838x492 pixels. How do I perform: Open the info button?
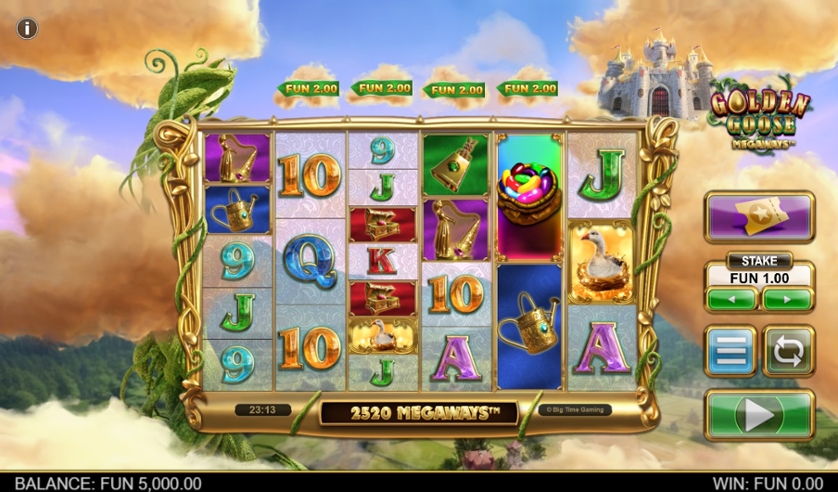pos(27,28)
